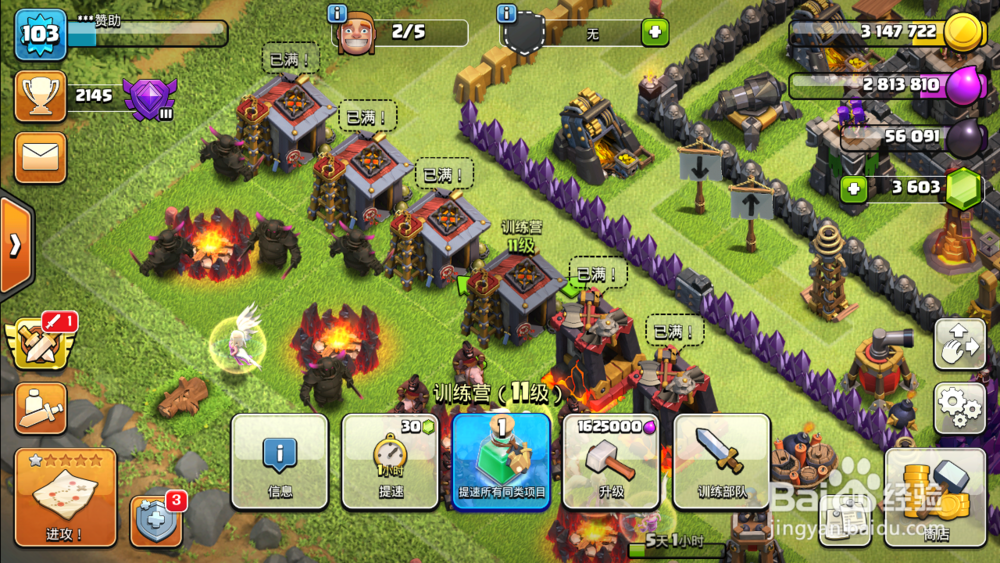
Task: Tap the 提速 boost button costing 30 gems
Action: (390, 461)
